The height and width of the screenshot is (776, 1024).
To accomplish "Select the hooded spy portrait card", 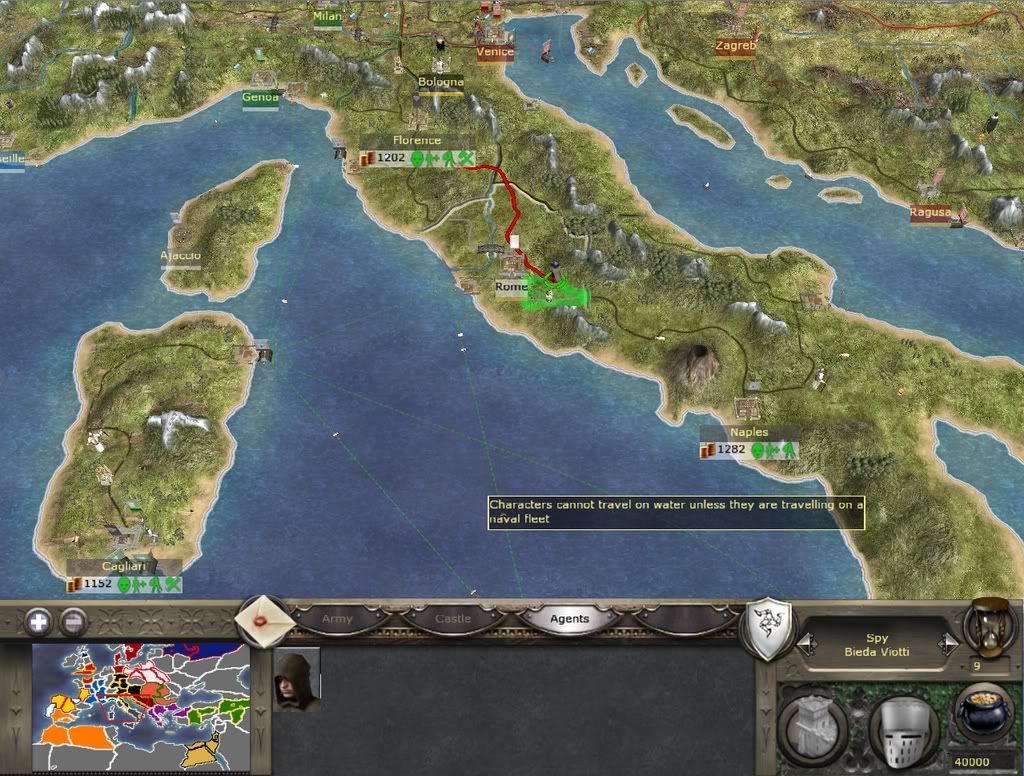I will pyautogui.click(x=297, y=680).
